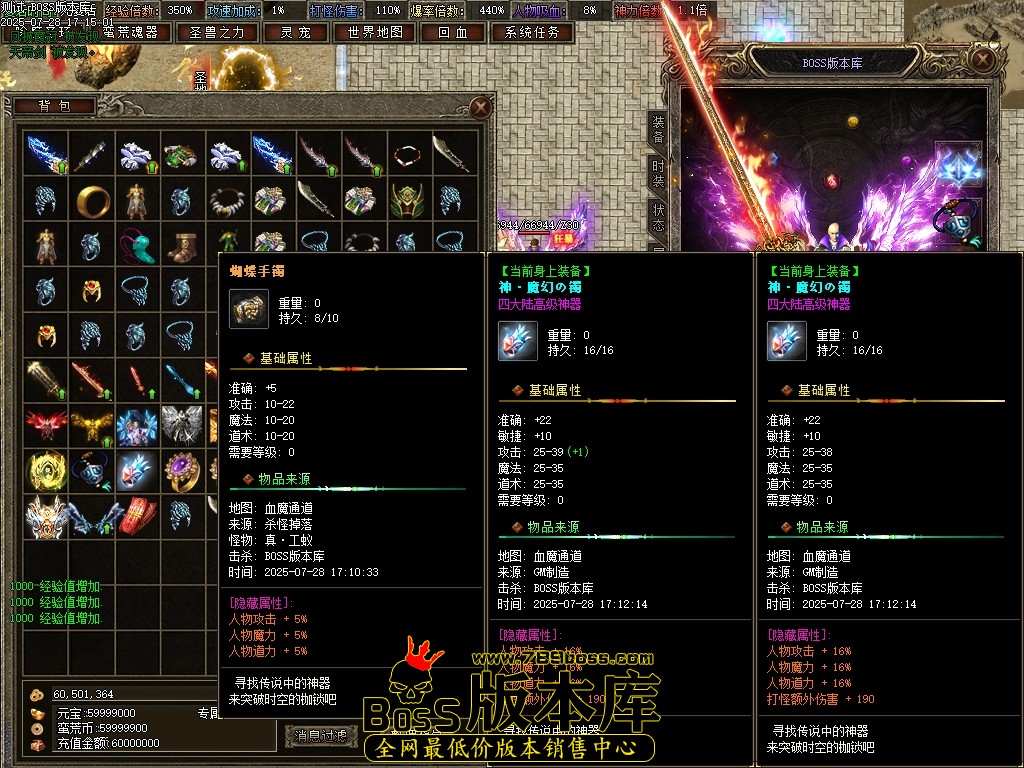Switch to the 状态 status tab
Viewport: 1024px width, 768px height.
pos(658,217)
